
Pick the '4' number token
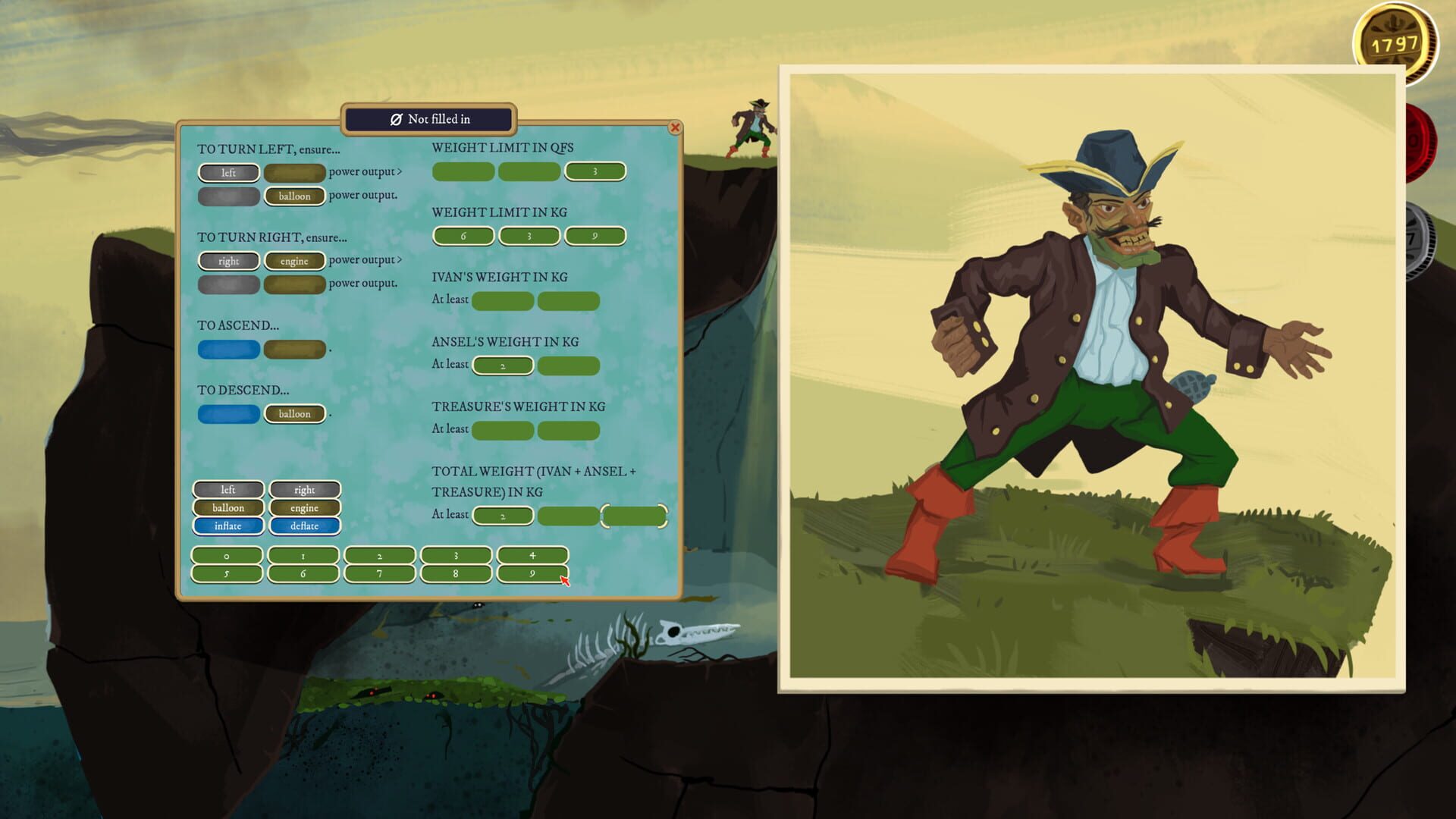click(x=532, y=555)
